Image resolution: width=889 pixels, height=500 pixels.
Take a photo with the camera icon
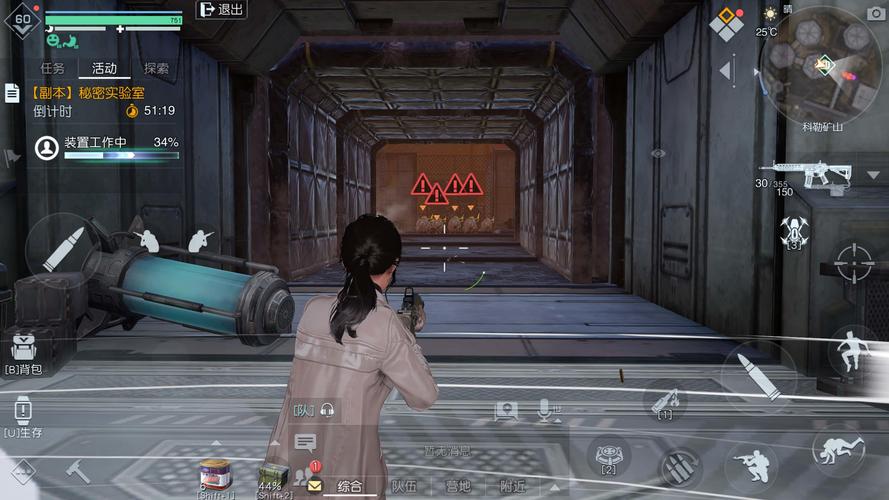(x=876, y=13)
